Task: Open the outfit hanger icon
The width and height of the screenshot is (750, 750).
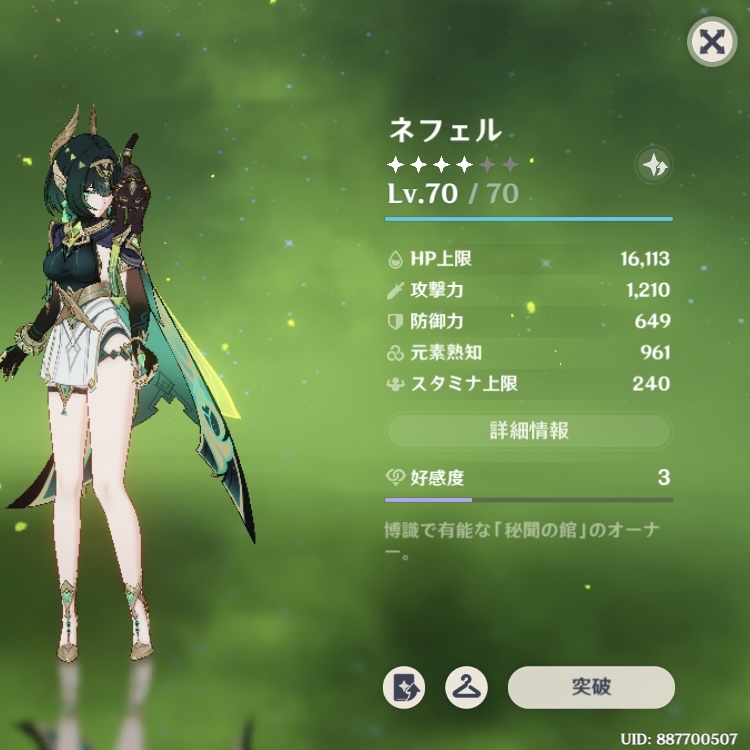Action: pos(465,688)
